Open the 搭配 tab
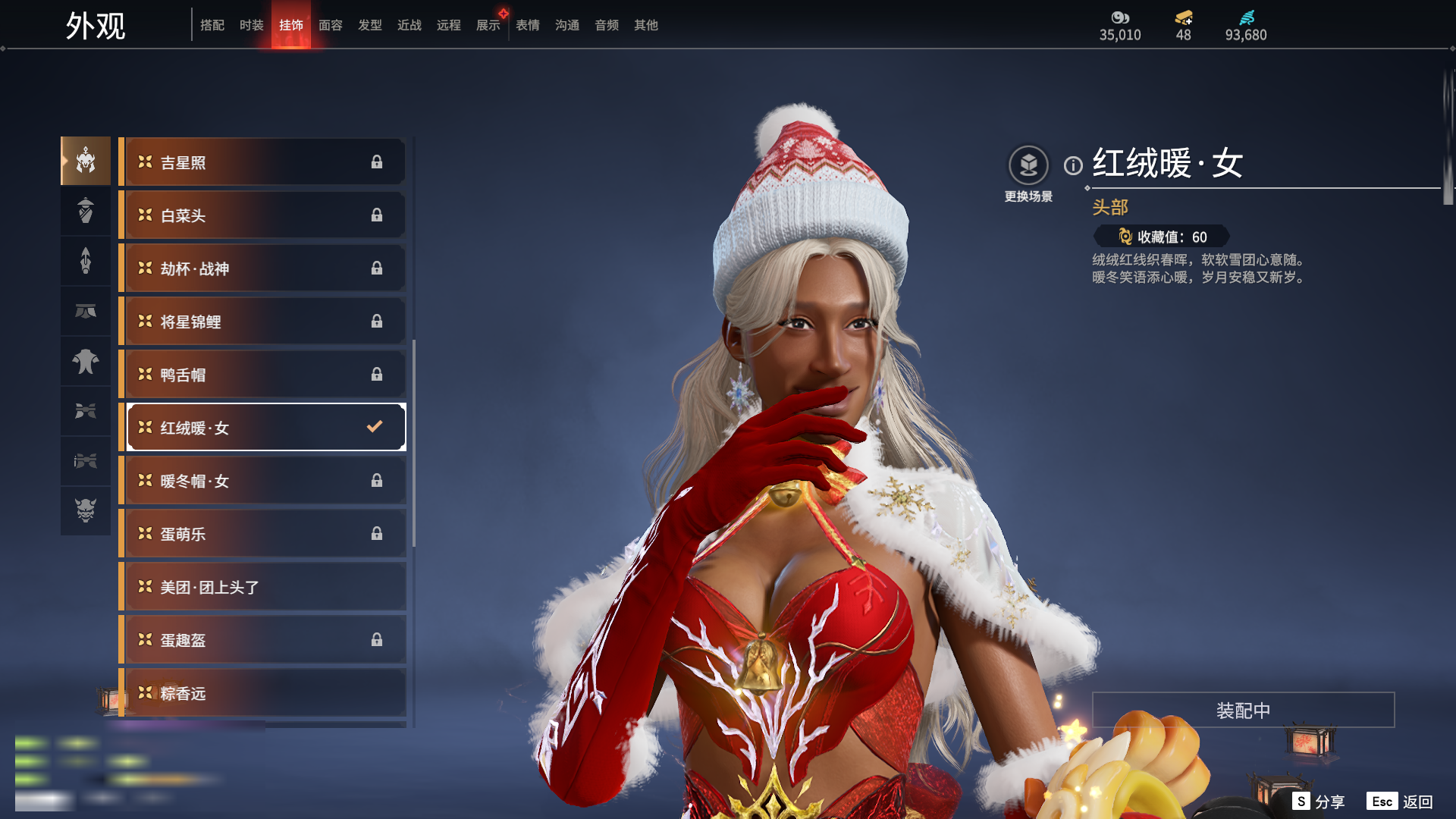Screen dimensions: 1456x819 click(x=212, y=25)
